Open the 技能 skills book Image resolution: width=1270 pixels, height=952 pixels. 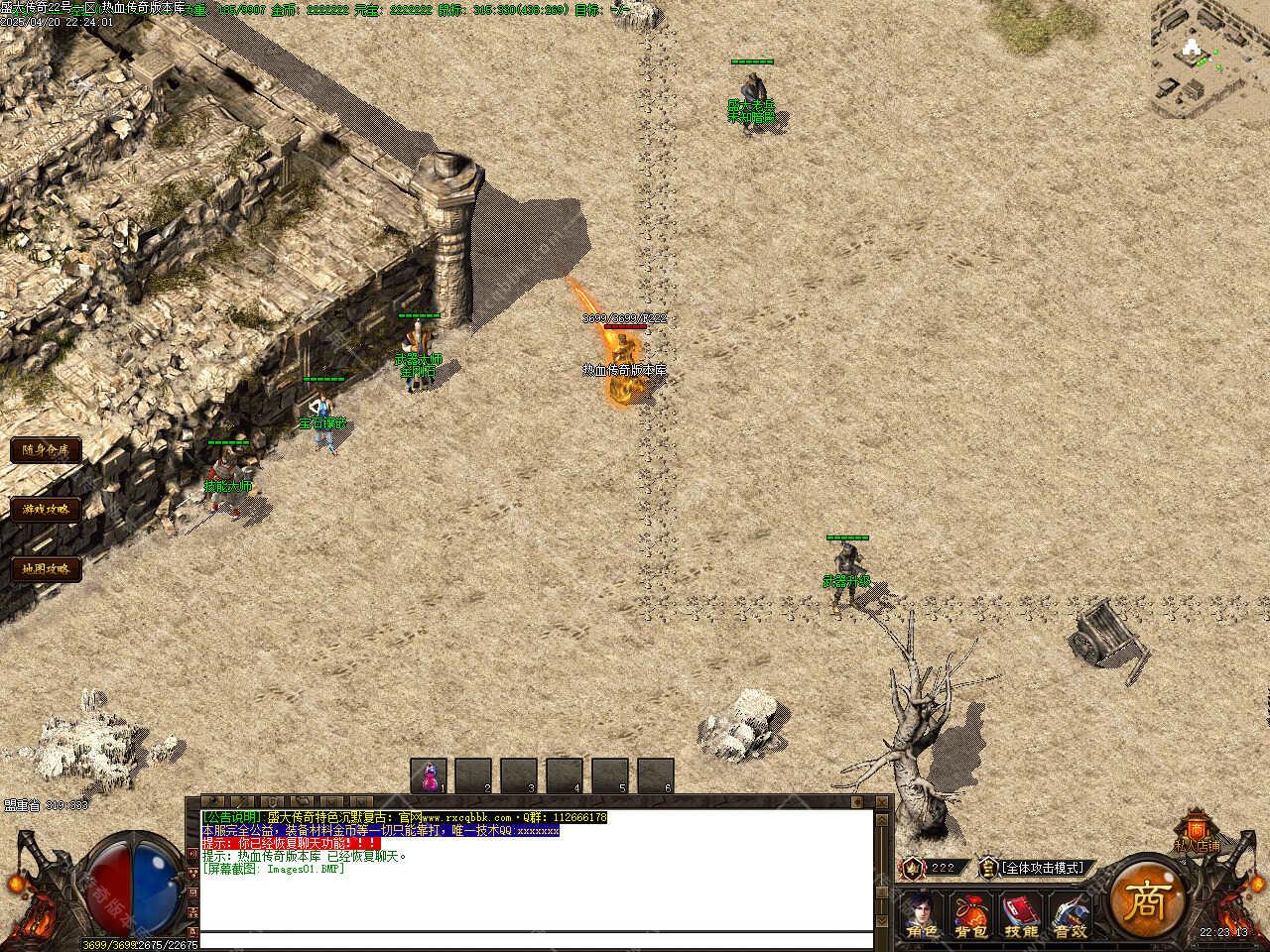tap(1021, 914)
